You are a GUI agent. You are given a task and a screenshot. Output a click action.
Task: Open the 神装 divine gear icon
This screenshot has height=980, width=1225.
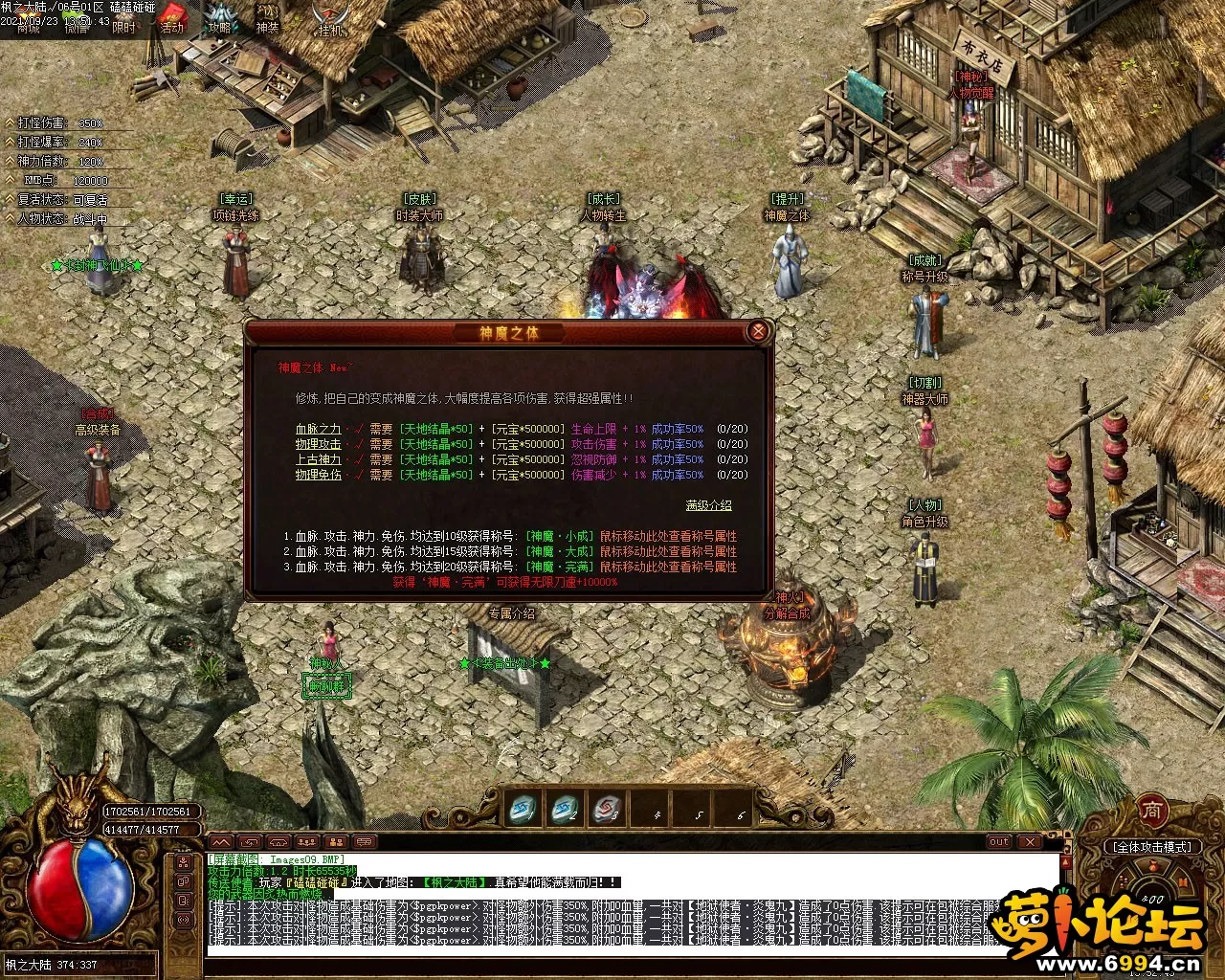click(x=268, y=17)
